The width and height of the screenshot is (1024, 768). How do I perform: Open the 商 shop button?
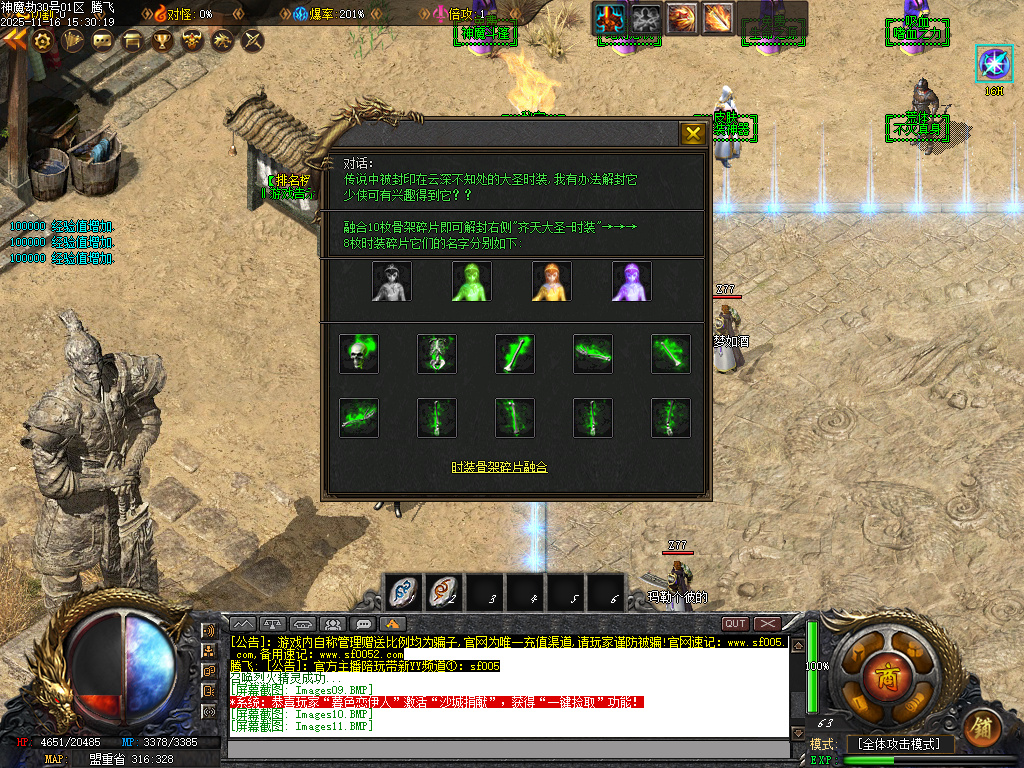(881, 672)
